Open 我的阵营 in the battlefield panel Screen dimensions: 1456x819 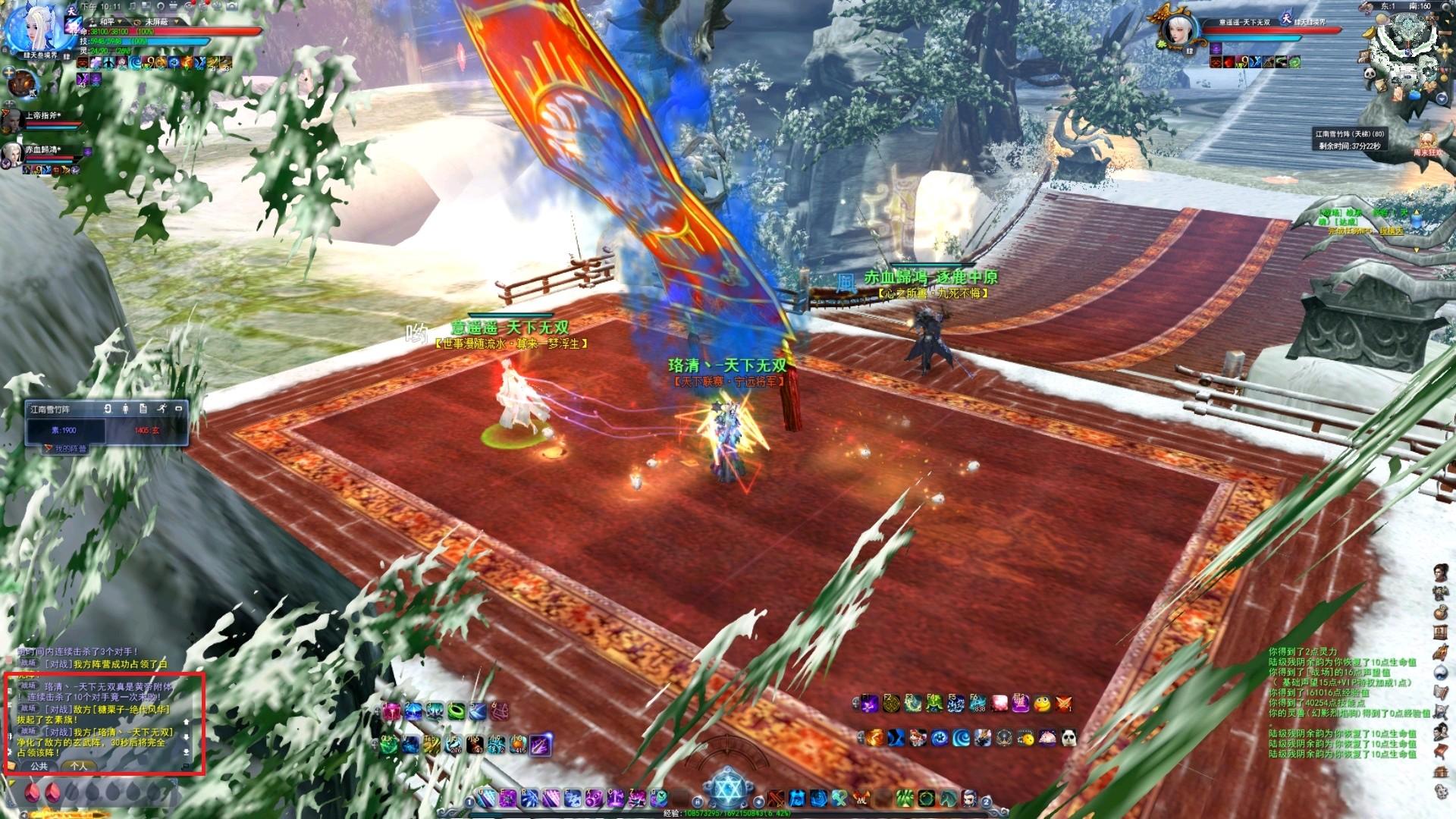pyautogui.click(x=67, y=449)
